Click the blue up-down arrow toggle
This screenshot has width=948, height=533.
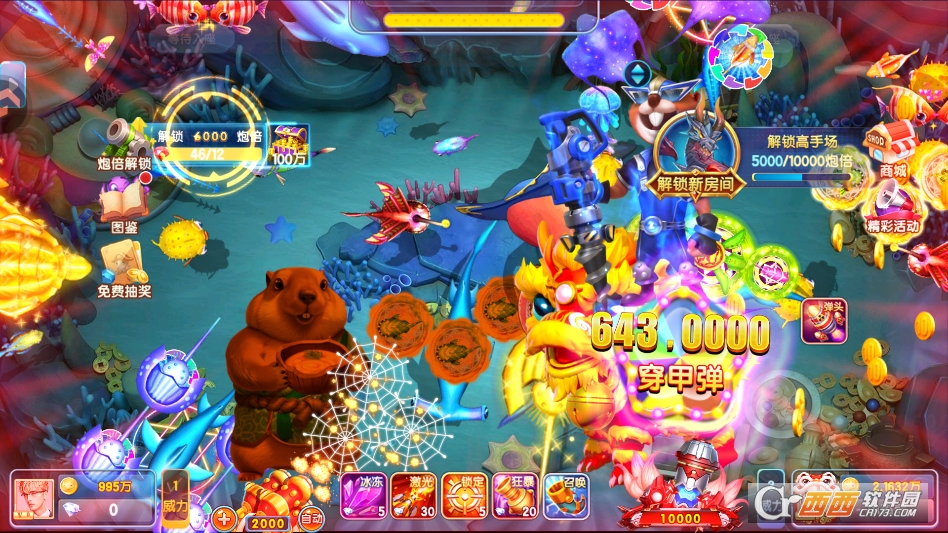pos(637,73)
